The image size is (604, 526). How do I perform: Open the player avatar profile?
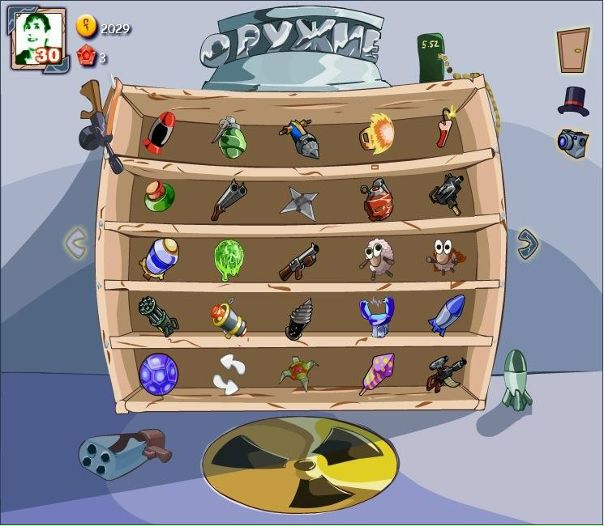pyautogui.click(x=38, y=38)
